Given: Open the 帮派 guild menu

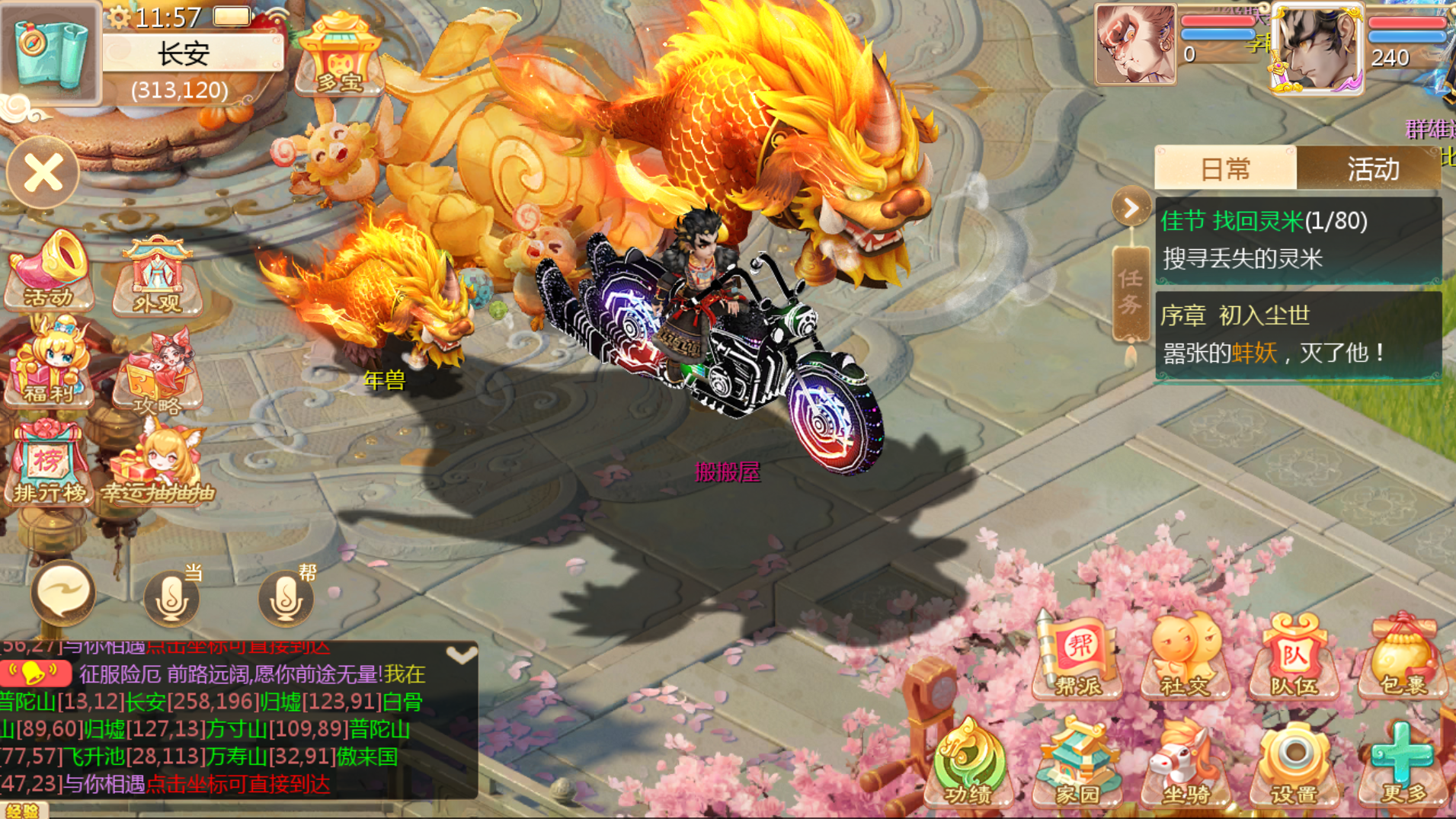Looking at the screenshot, I should click(x=1077, y=658).
